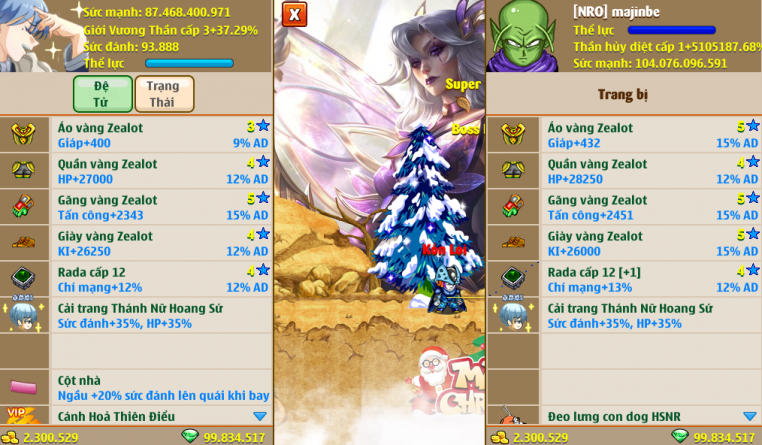The width and height of the screenshot is (762, 445).
Task: Inspect majinbe's Quần vàng Zealot HP+28250
Action: (650, 171)
